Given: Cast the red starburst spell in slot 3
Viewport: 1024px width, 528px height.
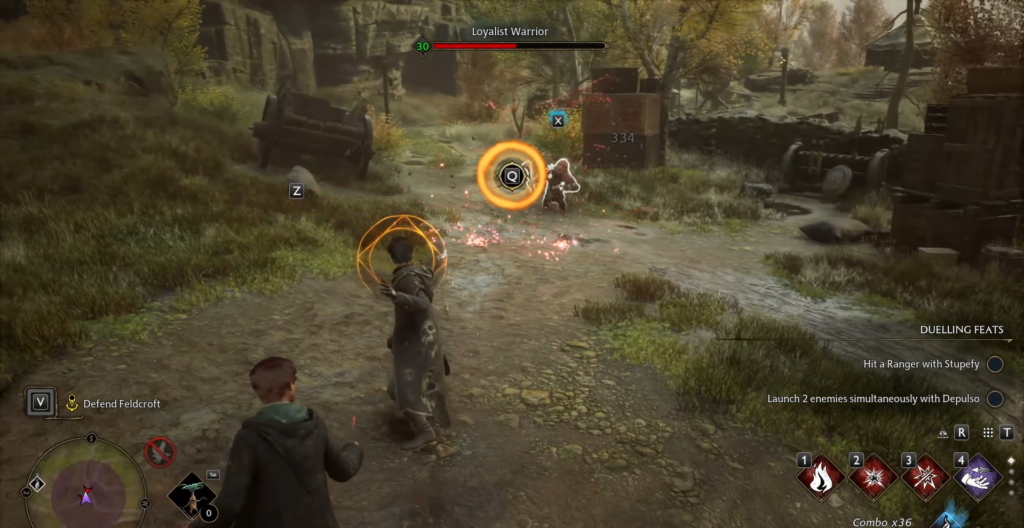Looking at the screenshot, I should click(925, 478).
